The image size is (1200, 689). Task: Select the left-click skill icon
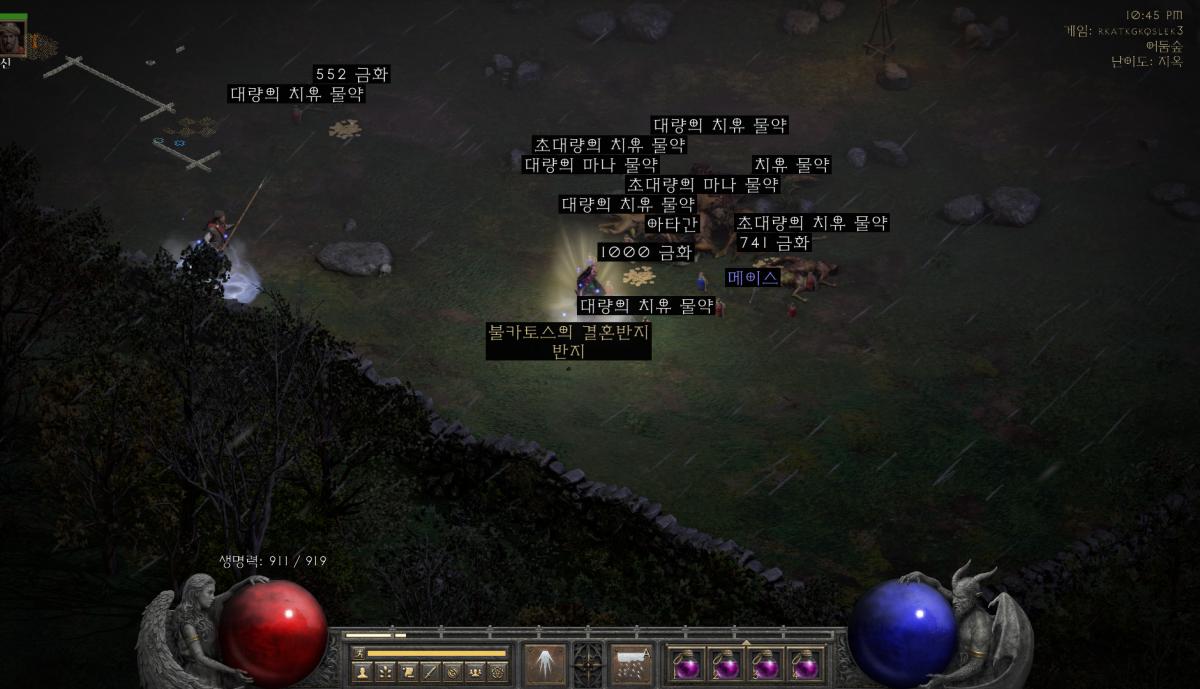(x=545, y=664)
